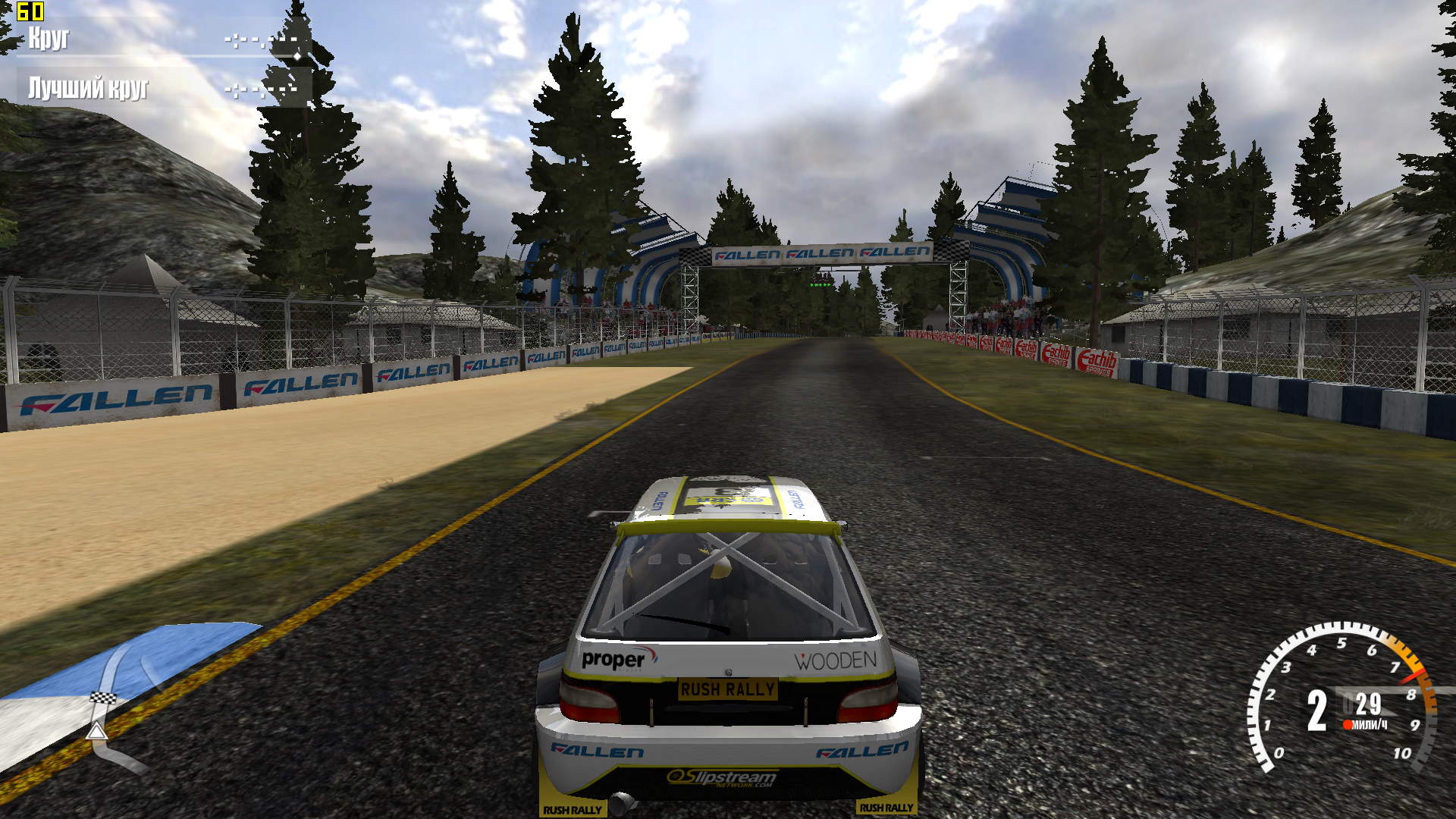Click the player triangle marker on minimap

point(96,731)
